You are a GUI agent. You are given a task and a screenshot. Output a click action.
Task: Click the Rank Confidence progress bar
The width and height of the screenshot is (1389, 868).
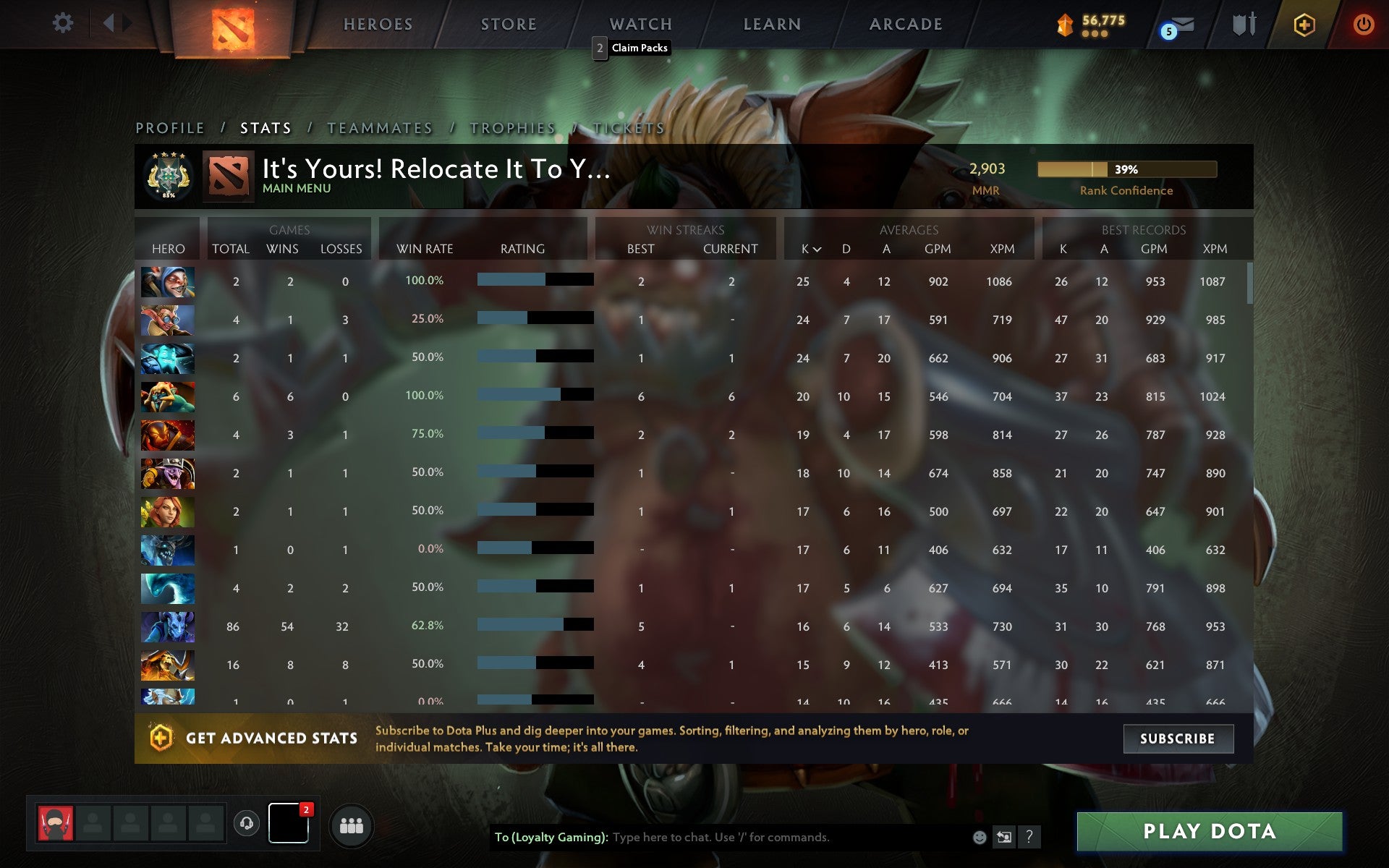pyautogui.click(x=1126, y=169)
